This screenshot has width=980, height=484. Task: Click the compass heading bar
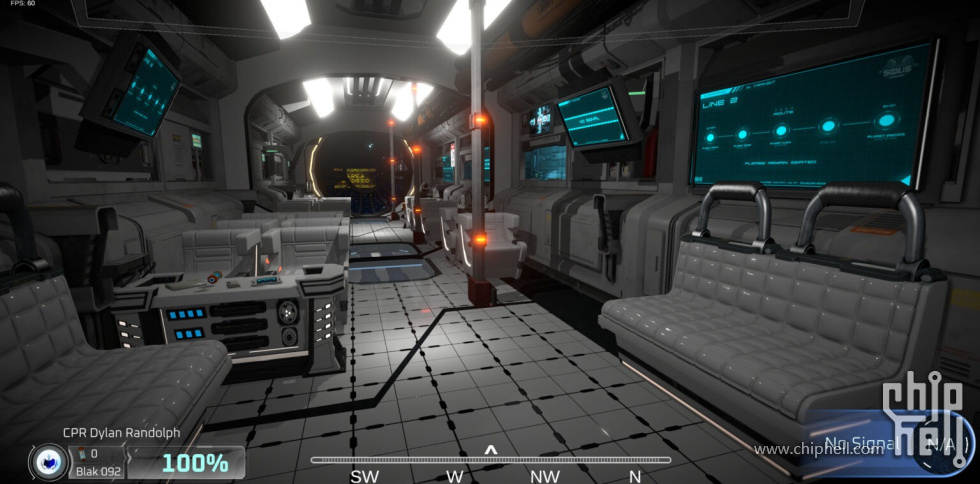490,460
